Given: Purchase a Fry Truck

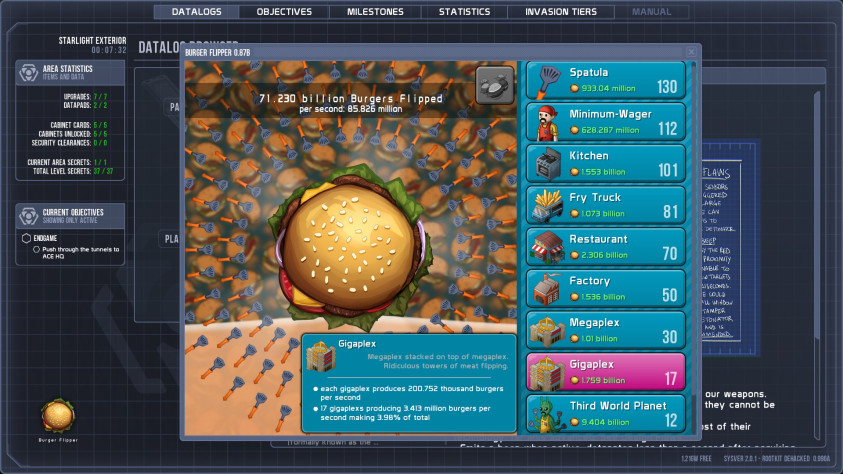Looking at the screenshot, I should [x=605, y=205].
